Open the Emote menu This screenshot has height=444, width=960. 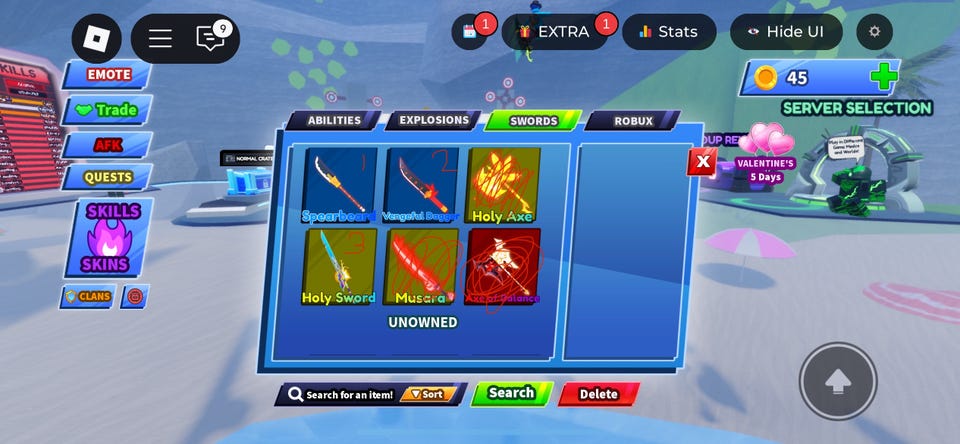pos(108,75)
